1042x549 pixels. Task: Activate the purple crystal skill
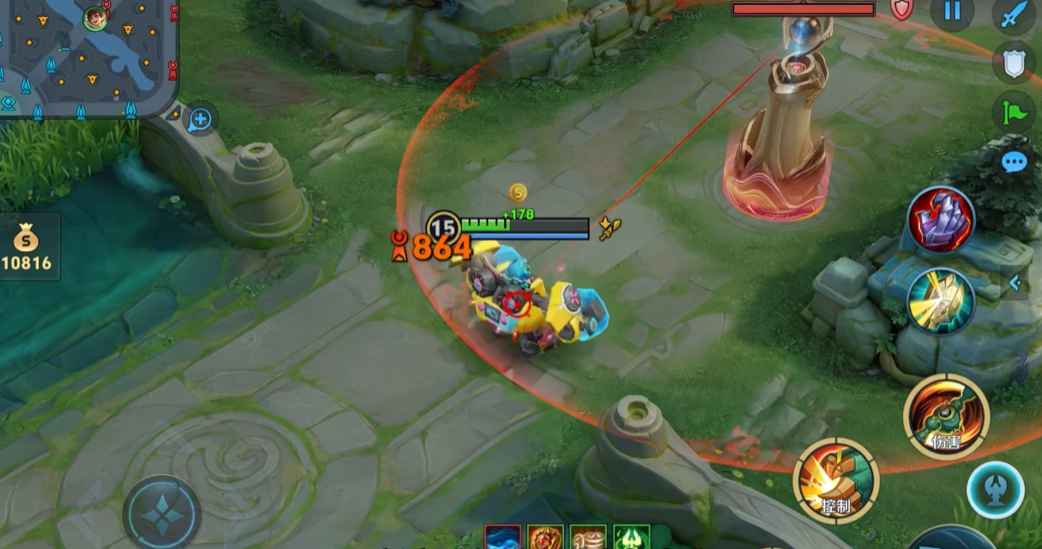tap(940, 219)
